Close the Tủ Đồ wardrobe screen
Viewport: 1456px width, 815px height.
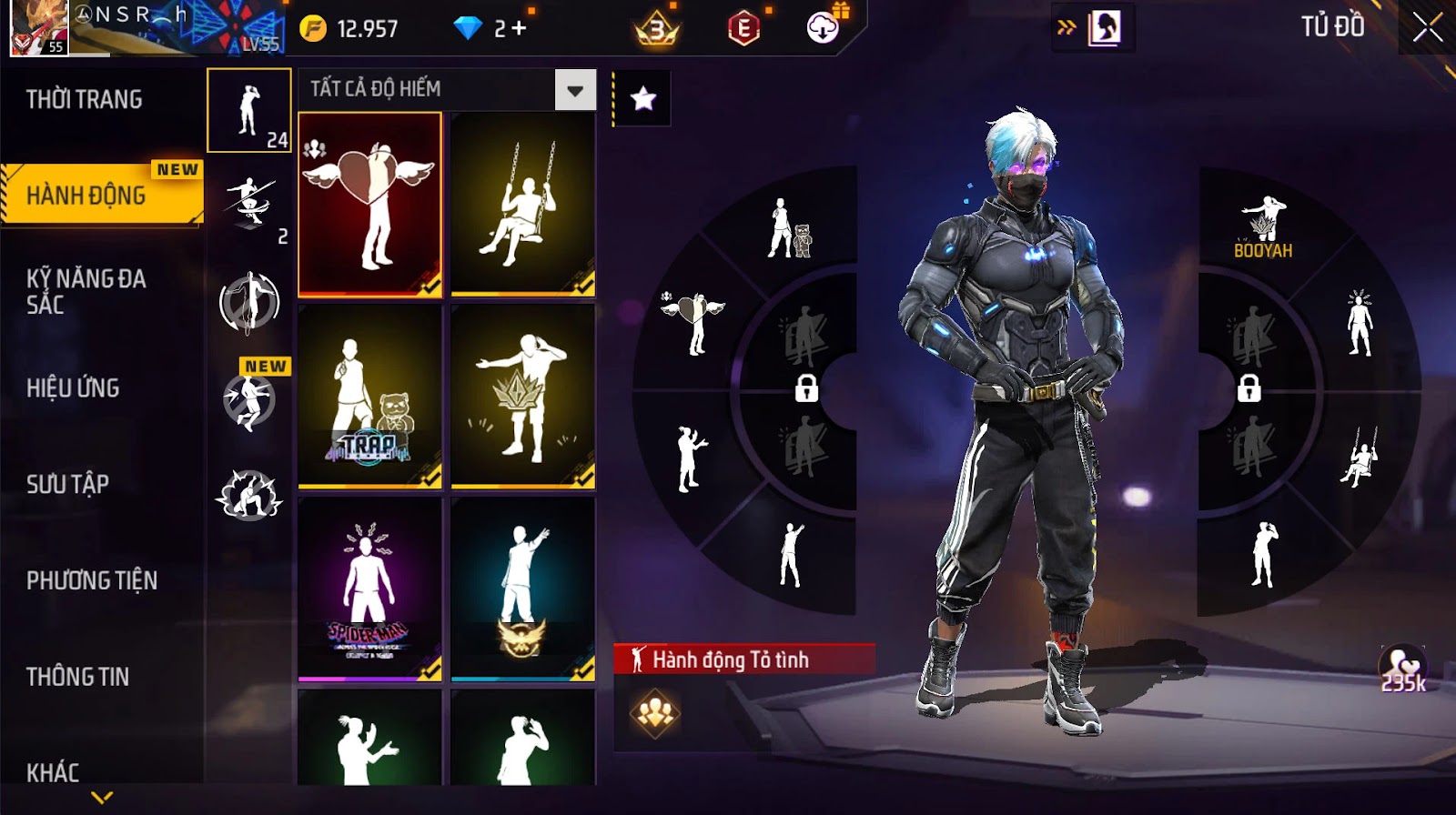pyautogui.click(x=1427, y=27)
